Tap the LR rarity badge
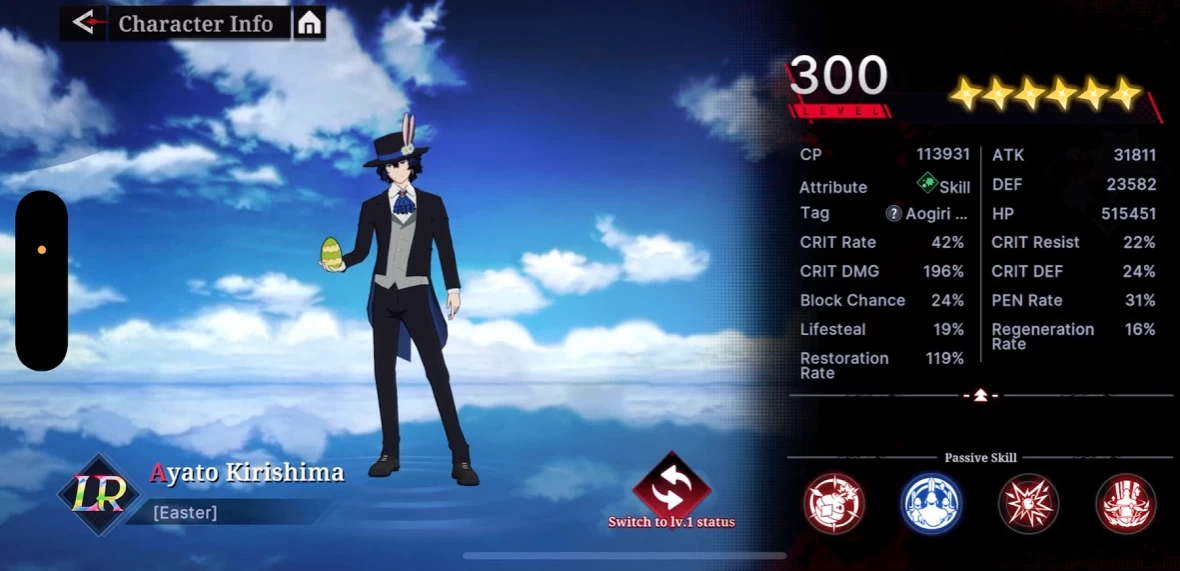The height and width of the screenshot is (571, 1180). (97, 494)
